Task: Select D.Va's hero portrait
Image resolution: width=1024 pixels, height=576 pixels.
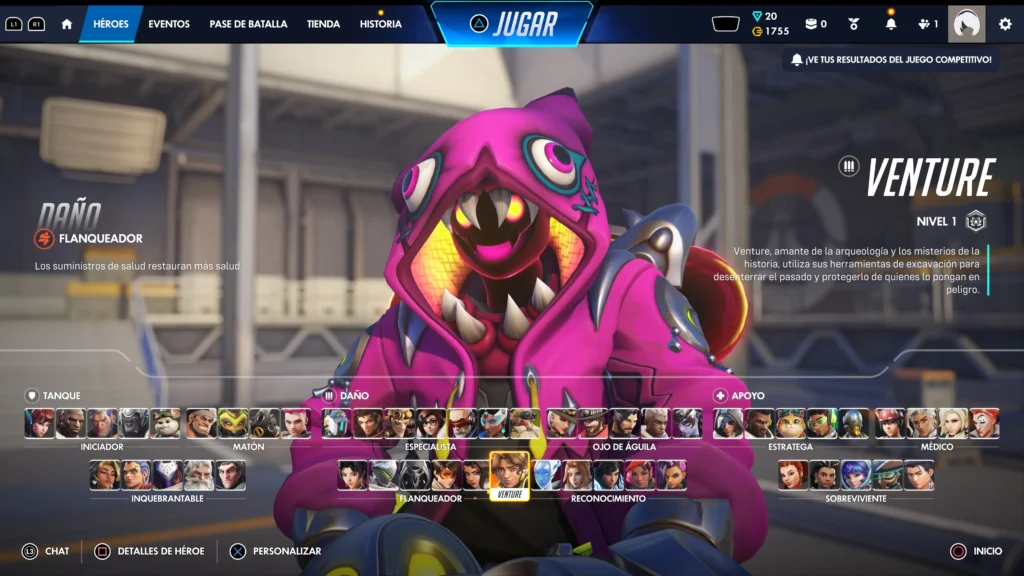Action: pyautogui.click(x=40, y=423)
